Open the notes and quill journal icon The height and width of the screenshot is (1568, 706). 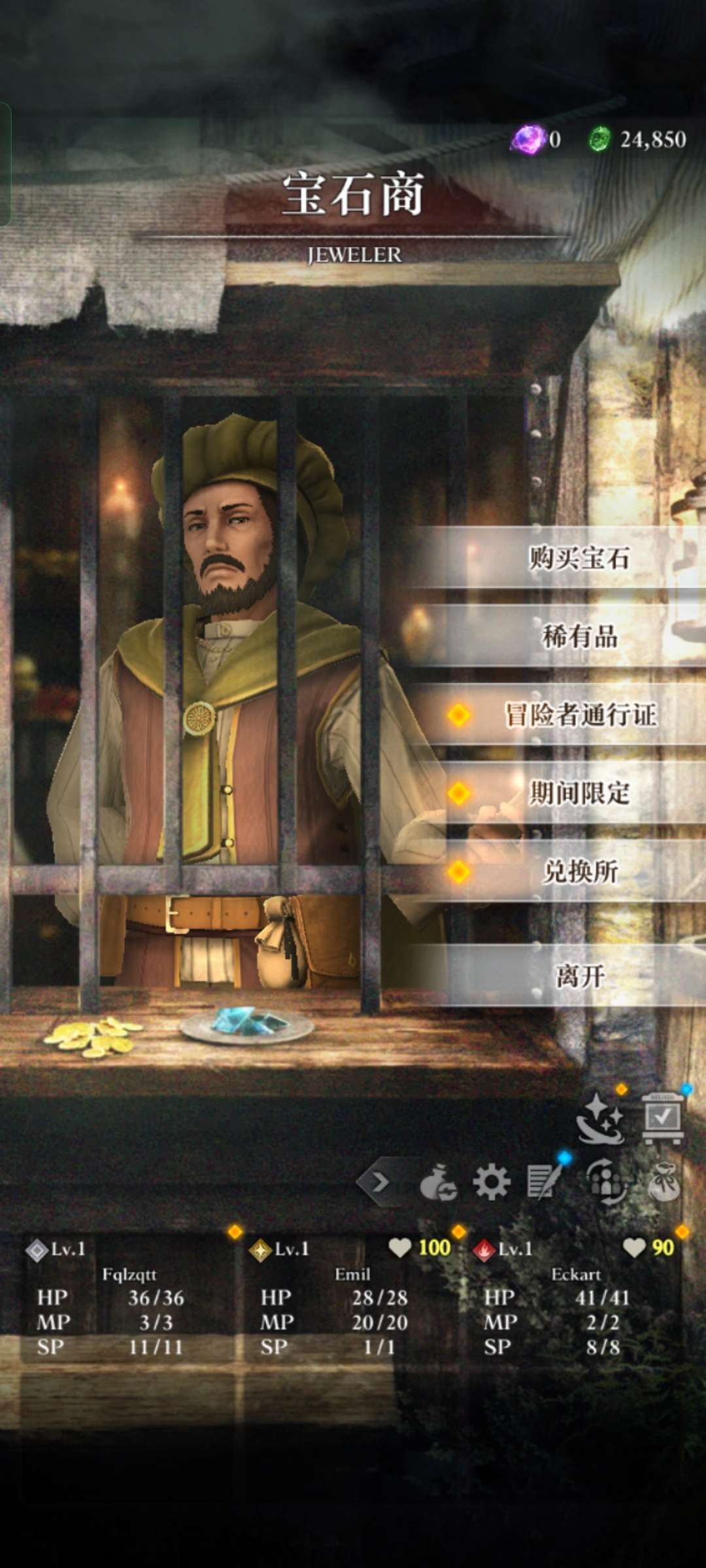545,1182
